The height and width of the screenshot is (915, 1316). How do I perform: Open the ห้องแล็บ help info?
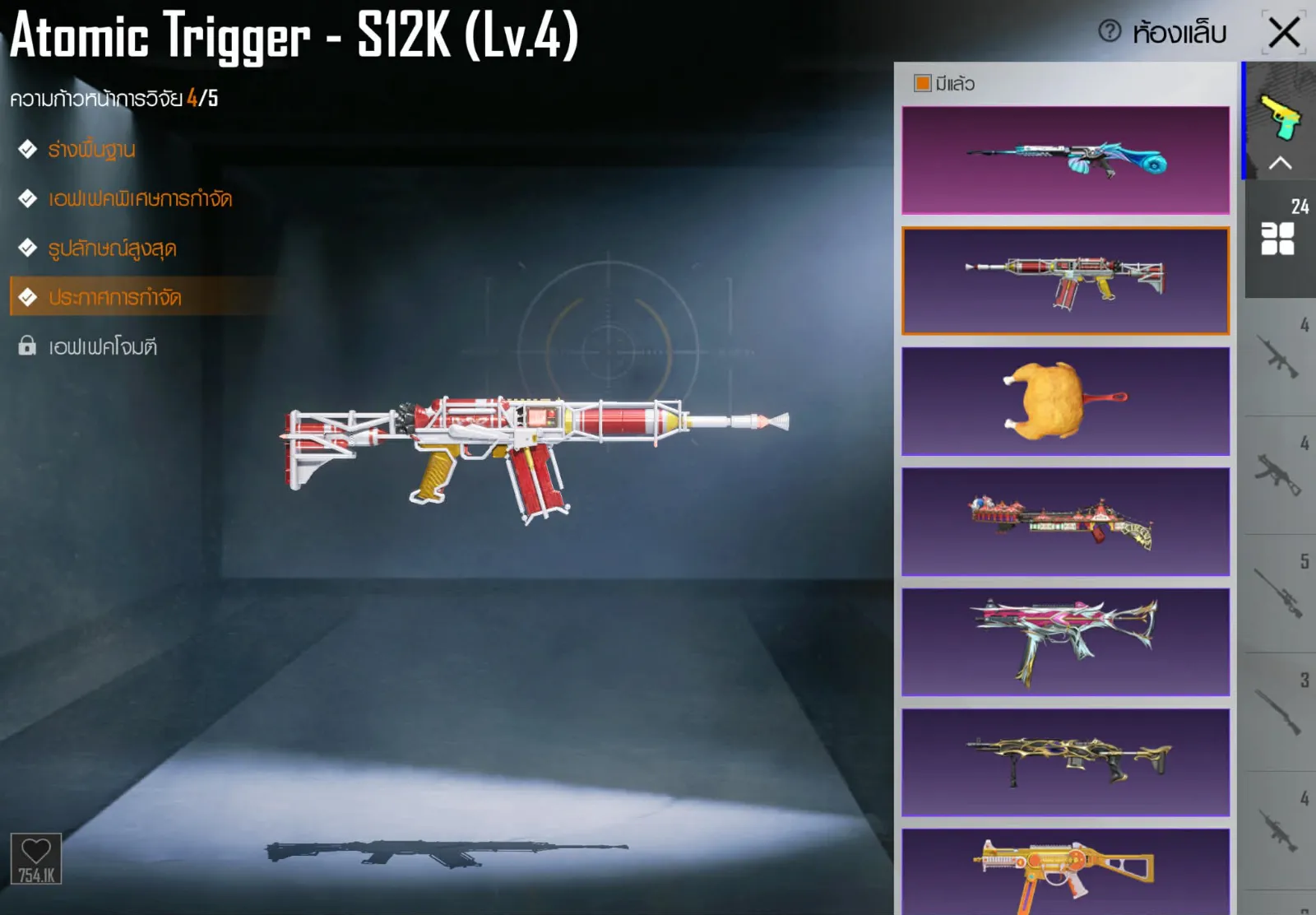[x=1110, y=31]
